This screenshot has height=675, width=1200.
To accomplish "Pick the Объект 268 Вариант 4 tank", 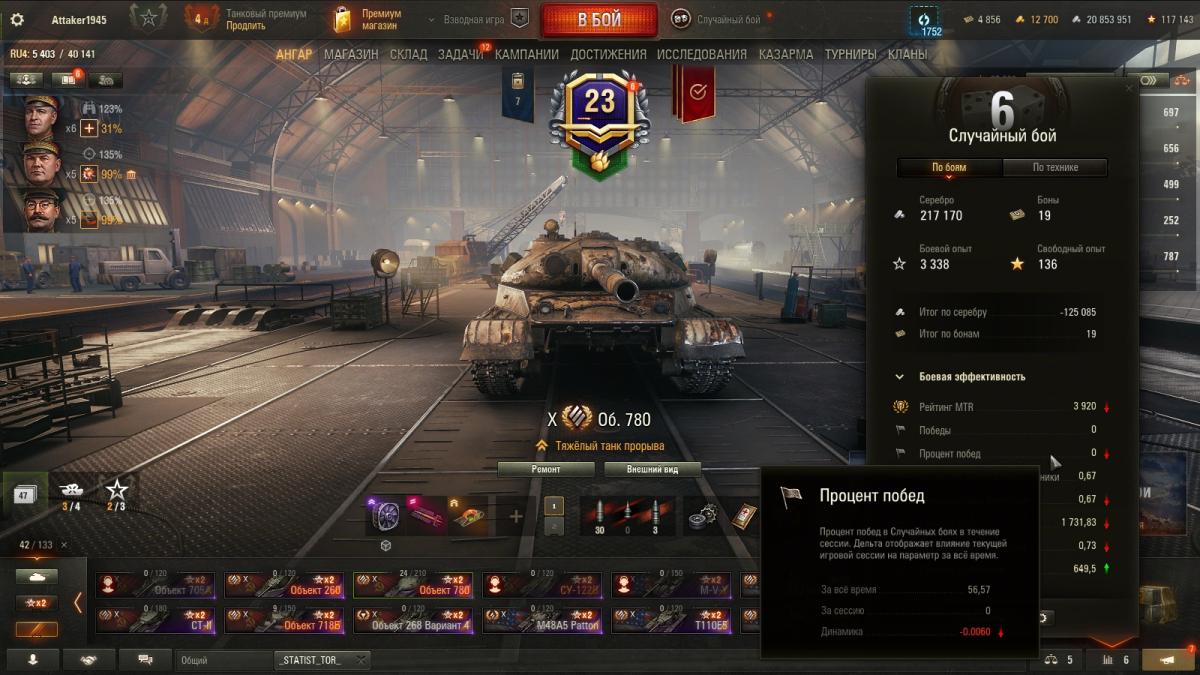I will click(x=413, y=621).
